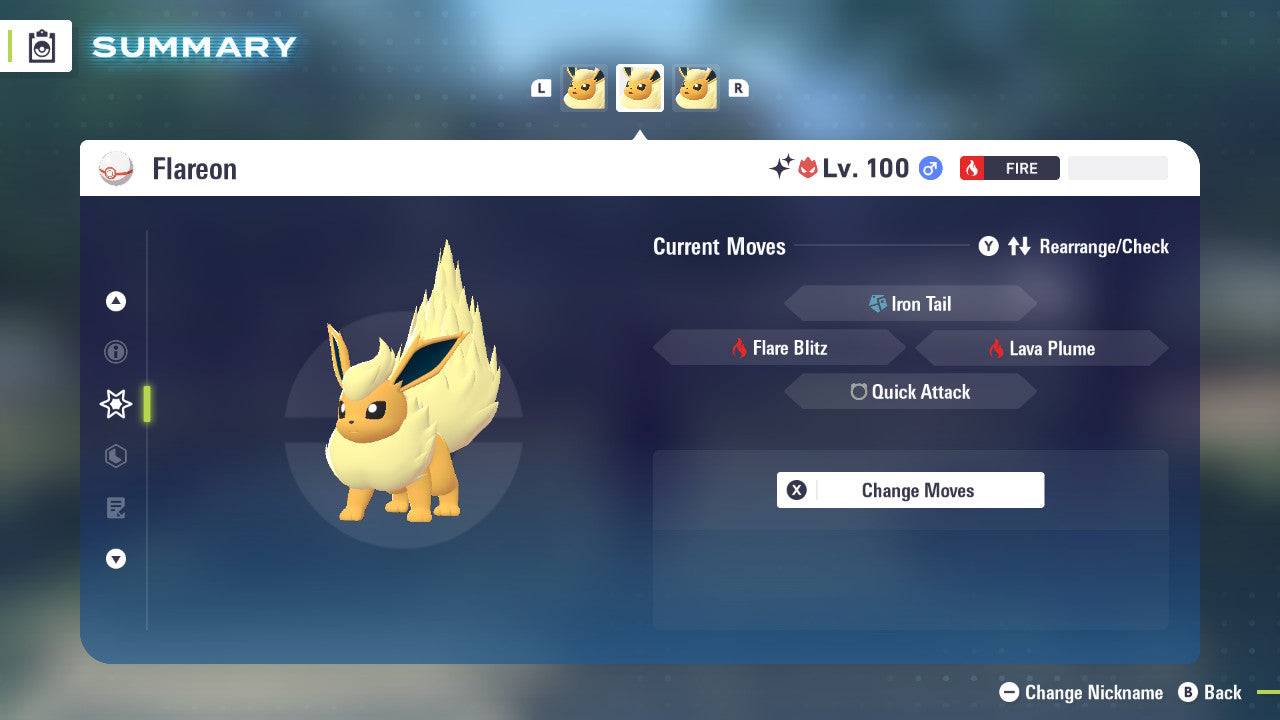This screenshot has width=1280, height=720.
Task: Click the FIRE type badge
Action: coord(1009,168)
